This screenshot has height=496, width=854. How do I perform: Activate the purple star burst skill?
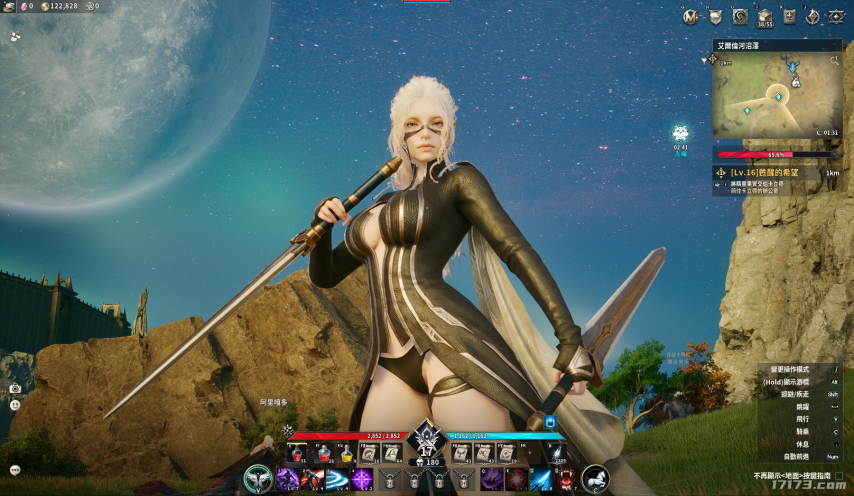tap(362, 480)
